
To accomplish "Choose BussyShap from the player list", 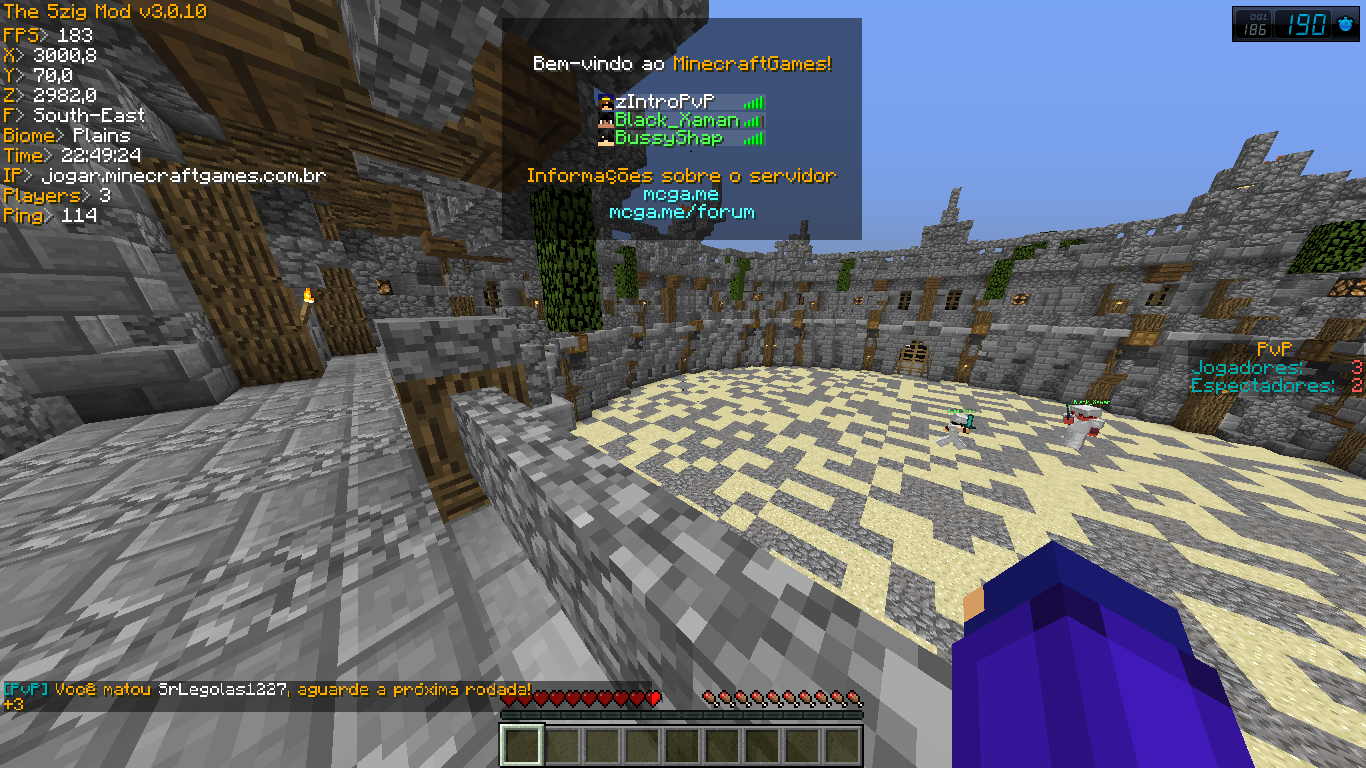I will click(x=668, y=138).
